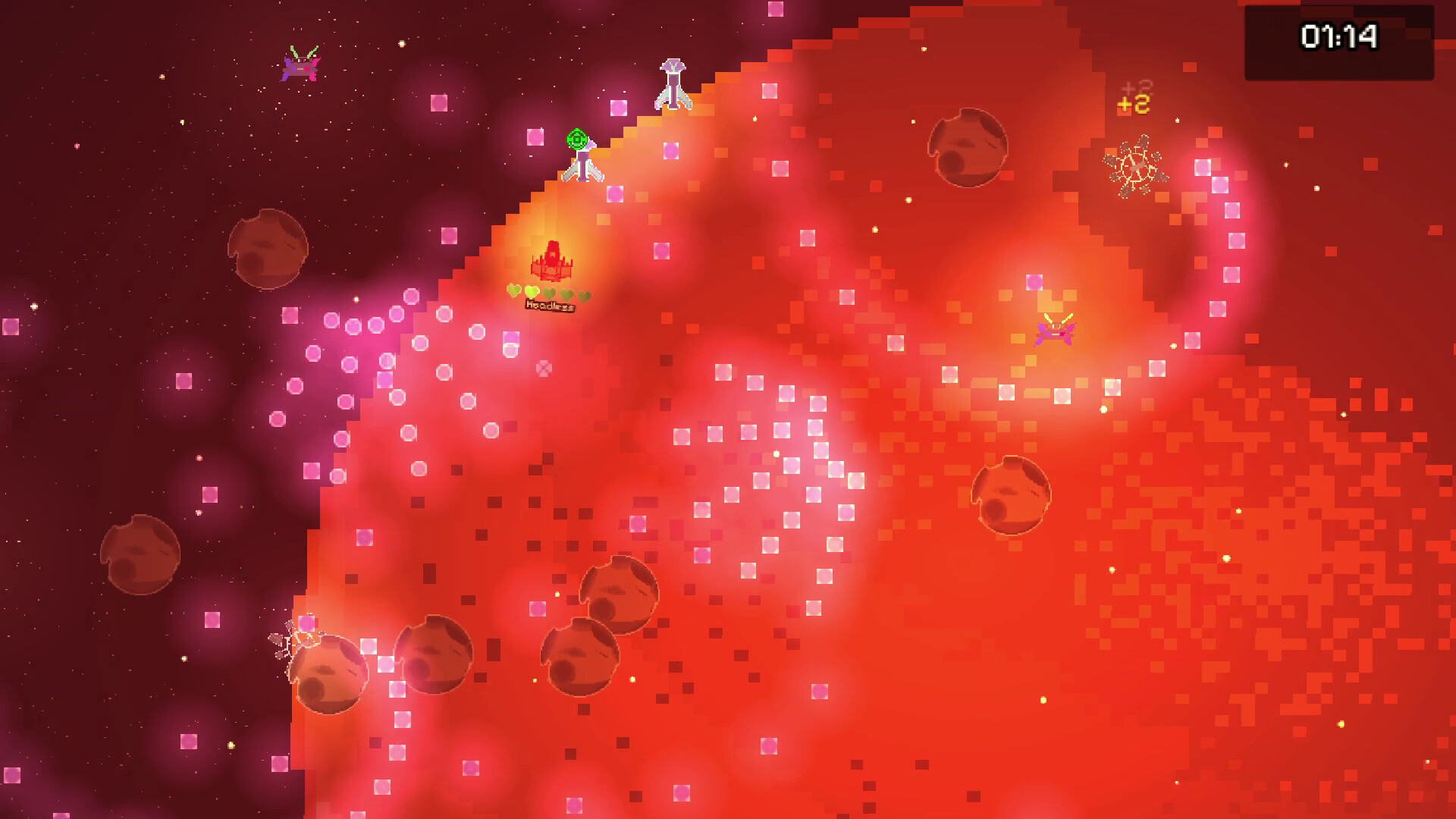Toggle the brightest green heart under the red ship
This screenshot has height=819, width=1456.
tap(532, 293)
